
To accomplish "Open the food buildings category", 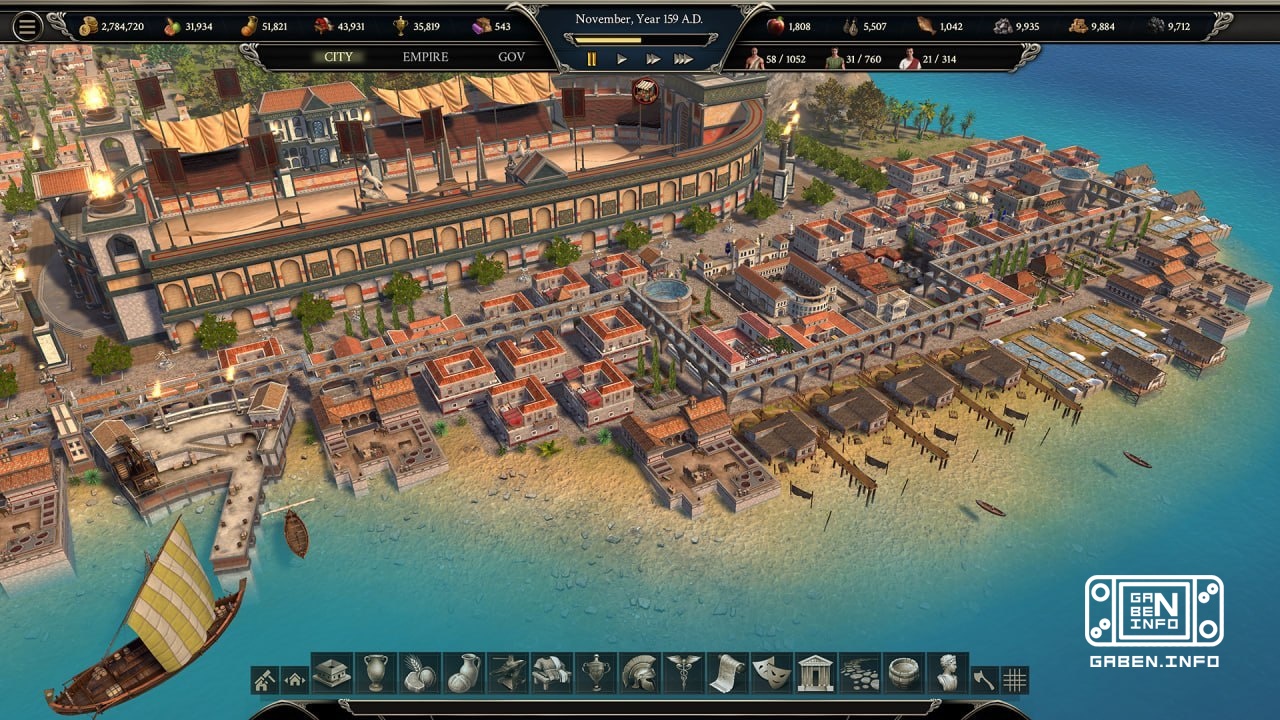I will (418, 677).
